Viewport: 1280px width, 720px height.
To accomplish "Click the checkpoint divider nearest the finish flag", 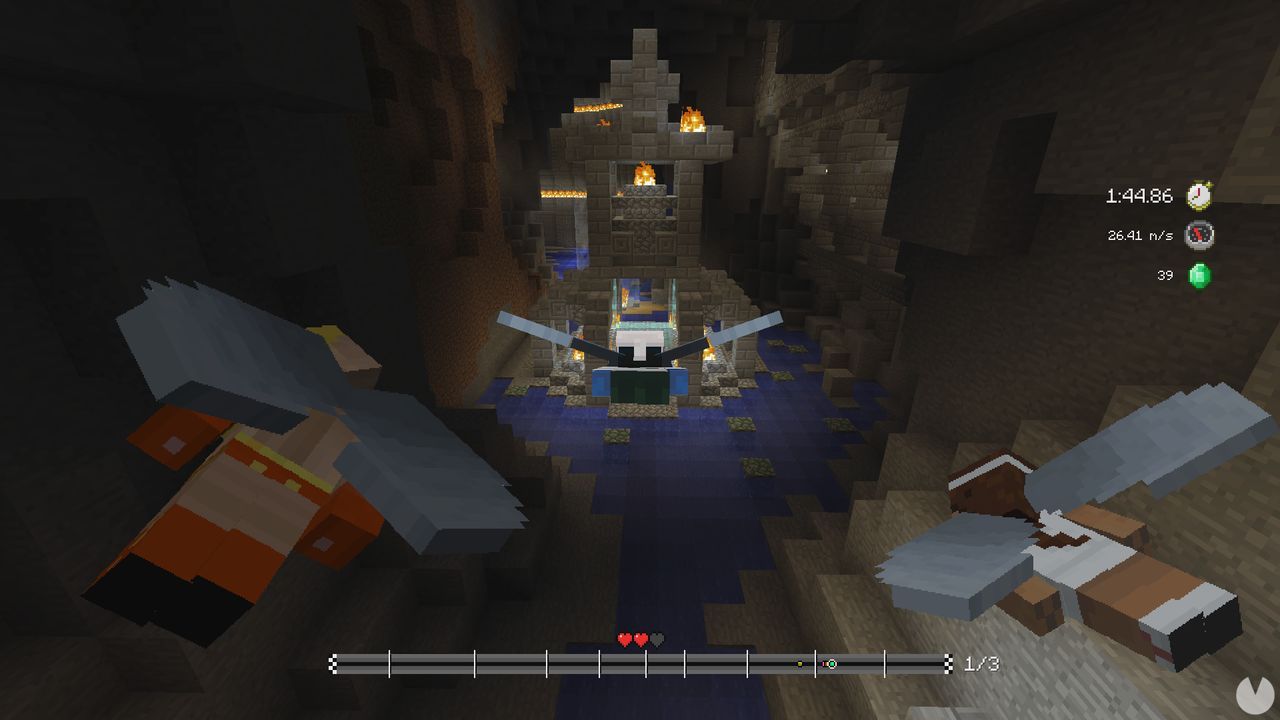I will pyautogui.click(x=885, y=662).
